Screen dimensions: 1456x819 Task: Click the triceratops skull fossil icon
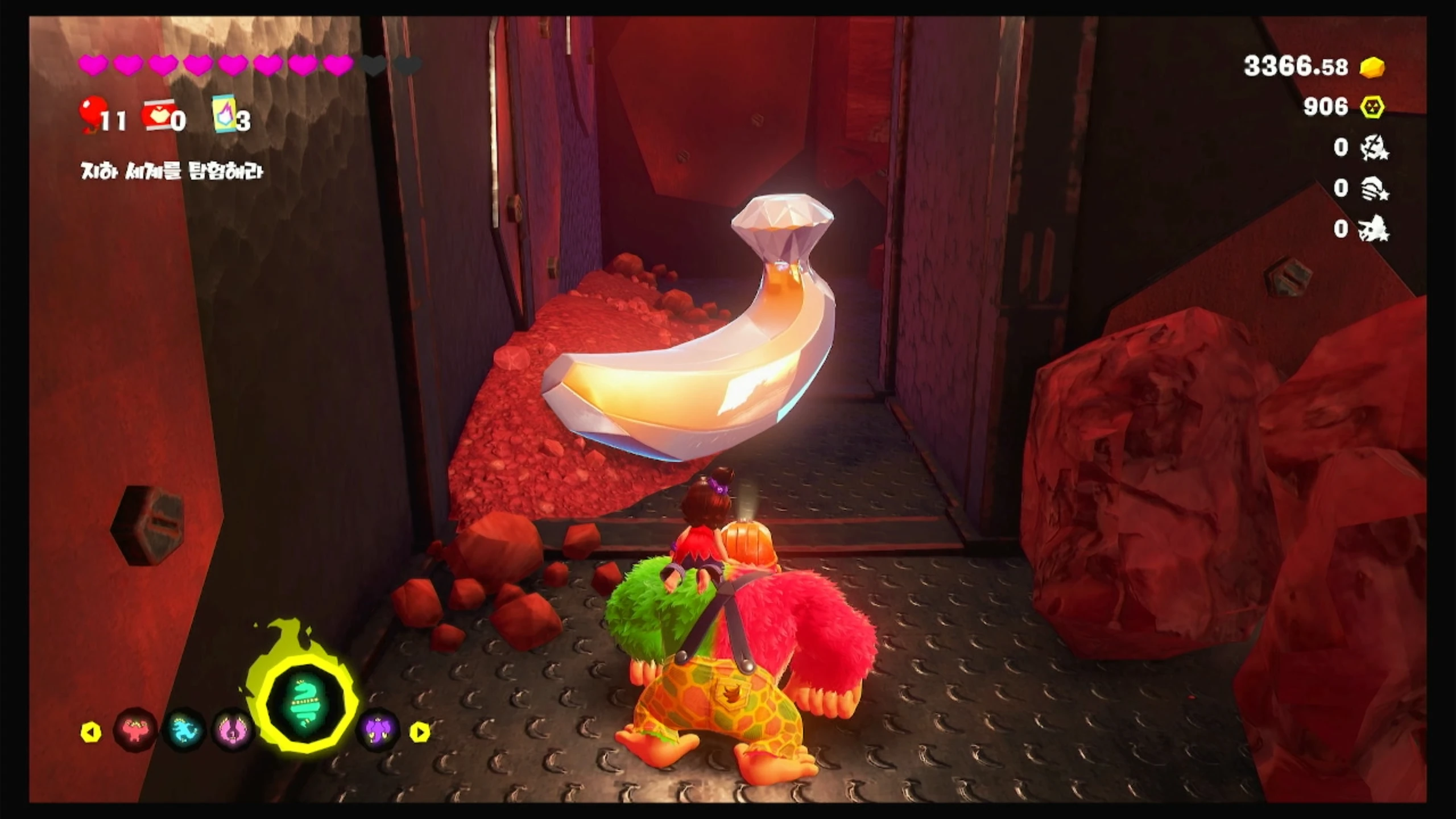pos(1374,229)
